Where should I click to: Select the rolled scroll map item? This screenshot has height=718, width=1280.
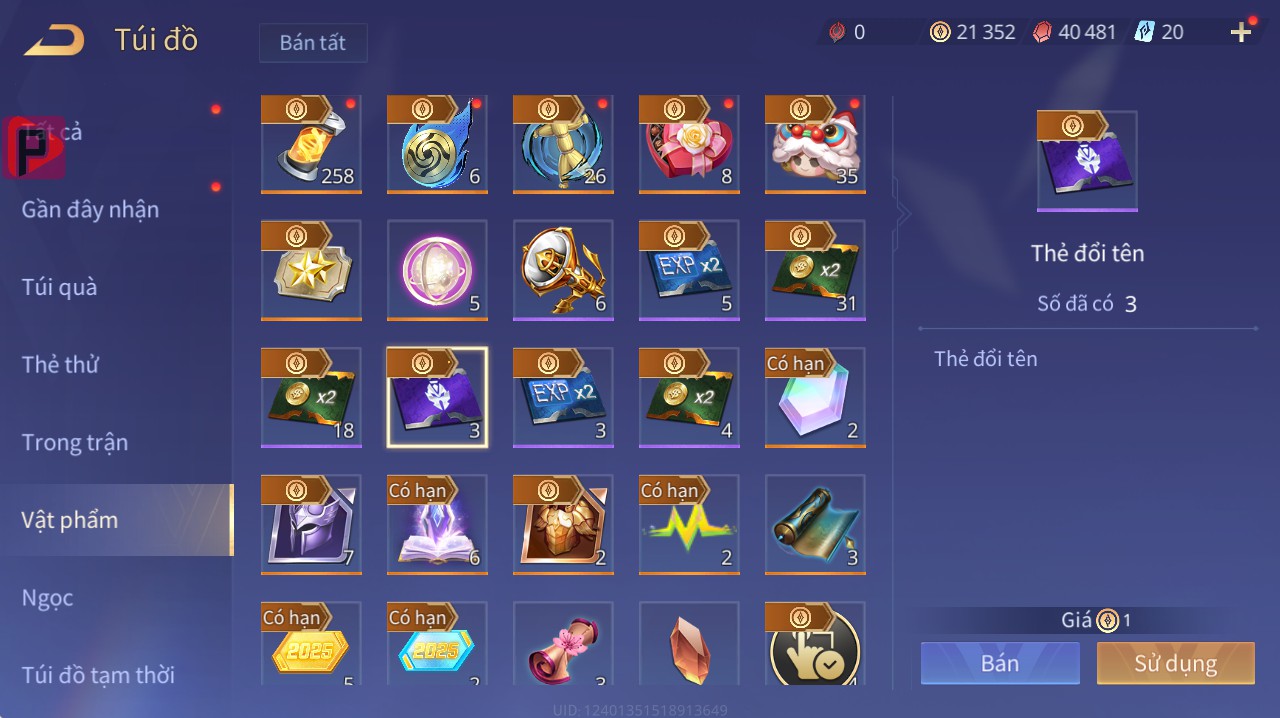(815, 525)
